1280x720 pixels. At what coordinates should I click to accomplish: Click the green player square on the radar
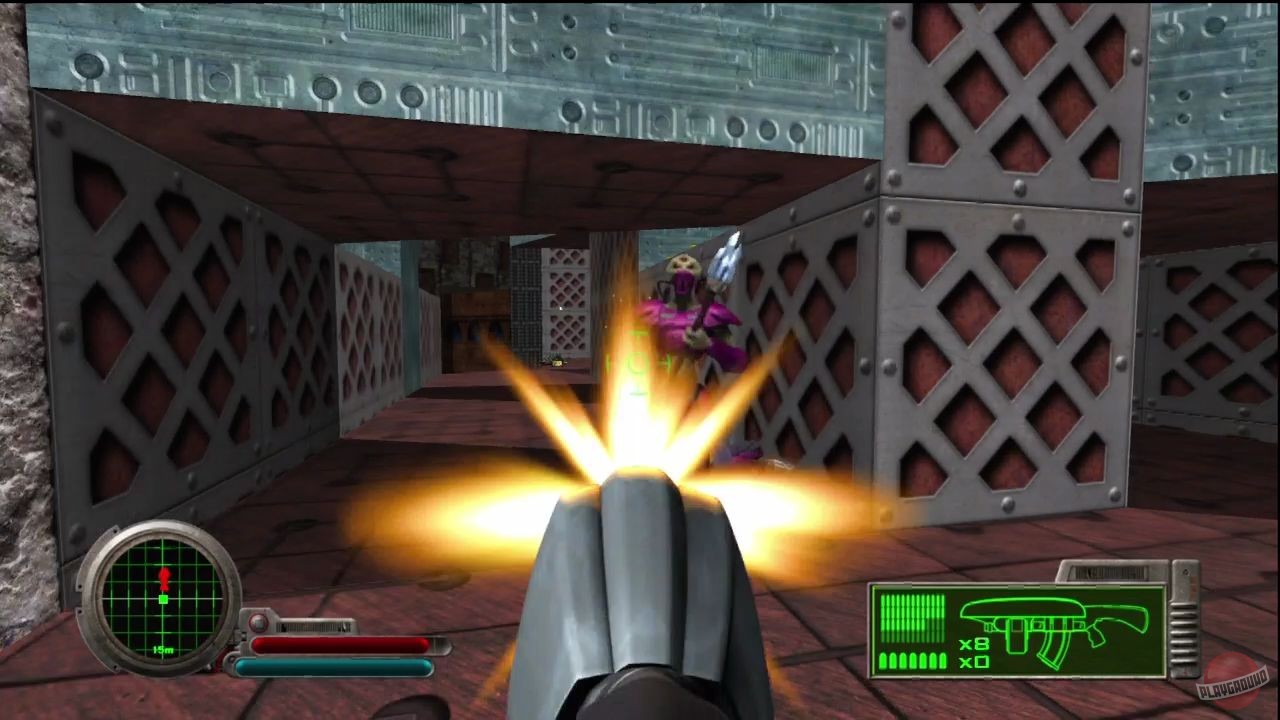(x=162, y=600)
